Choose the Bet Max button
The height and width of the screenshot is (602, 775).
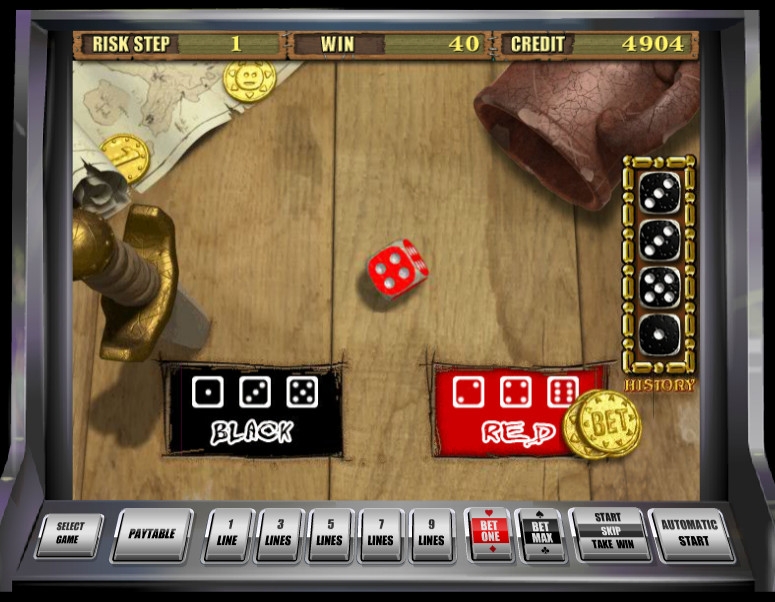point(541,533)
